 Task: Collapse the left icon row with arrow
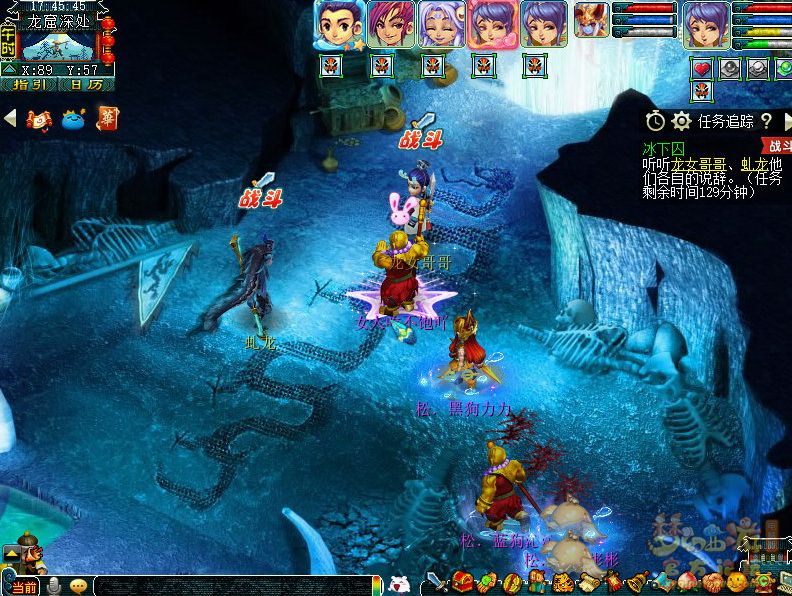point(10,118)
